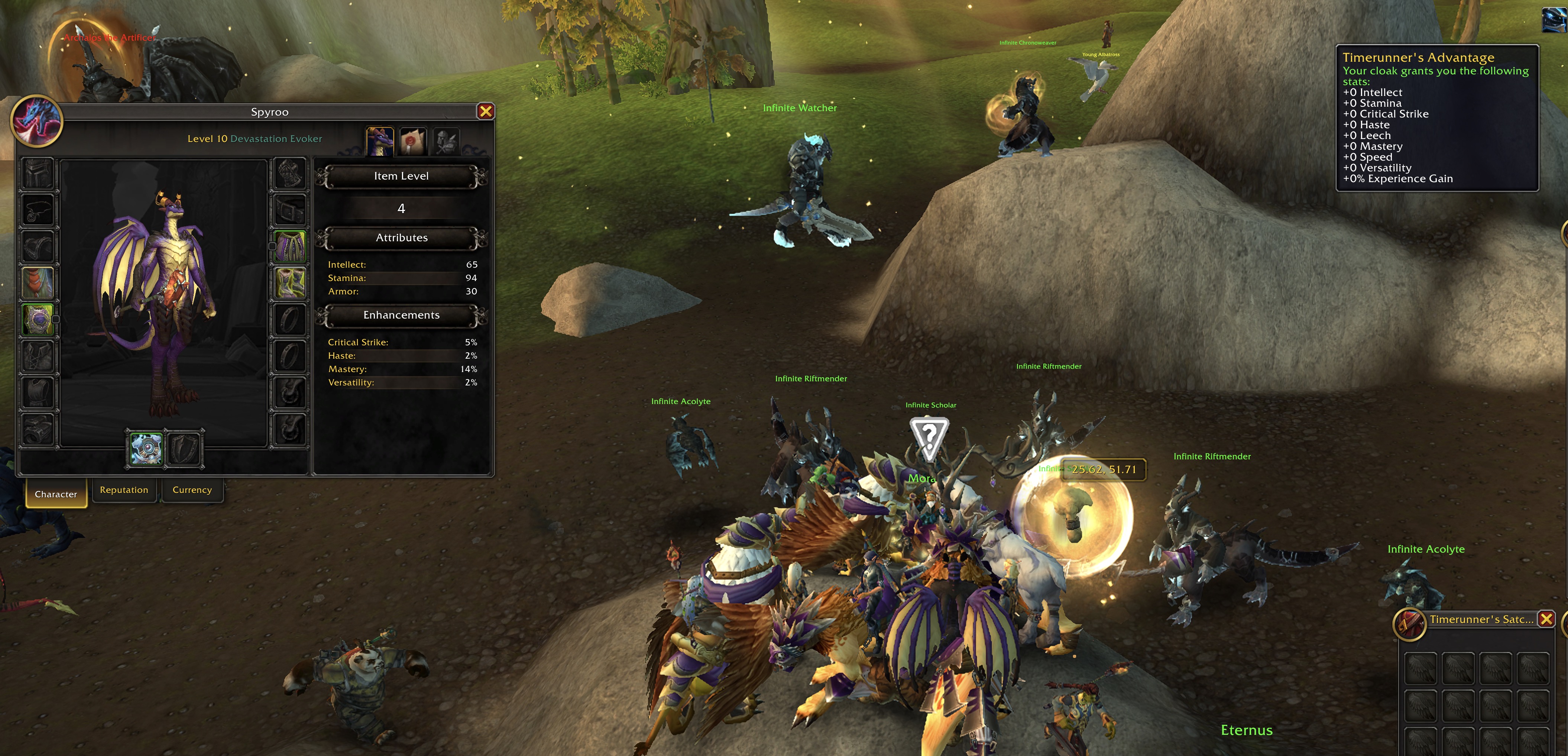Click the equipped orange cloak slot
Screen dimensions: 1568x756
38,282
